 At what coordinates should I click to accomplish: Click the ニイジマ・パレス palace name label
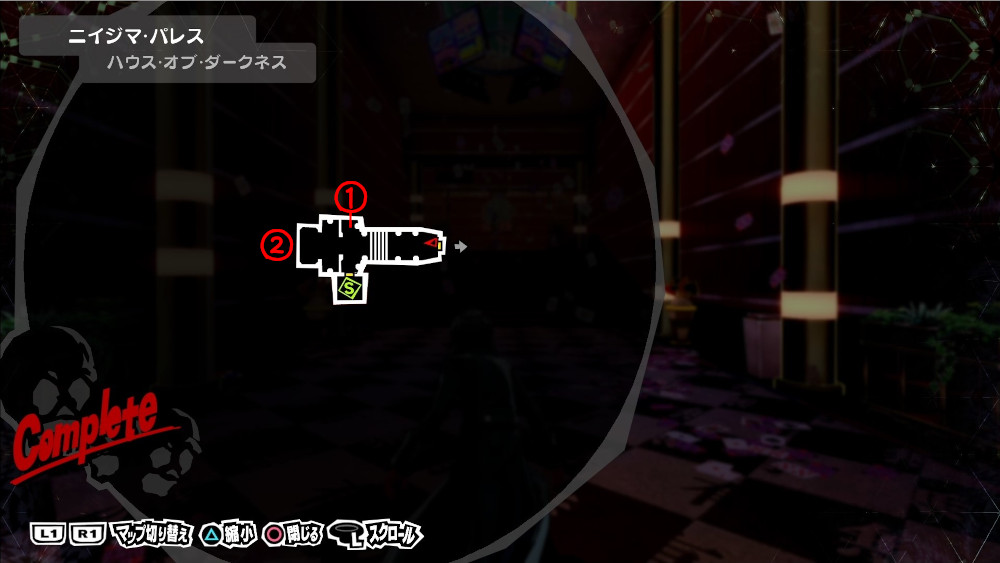137,37
